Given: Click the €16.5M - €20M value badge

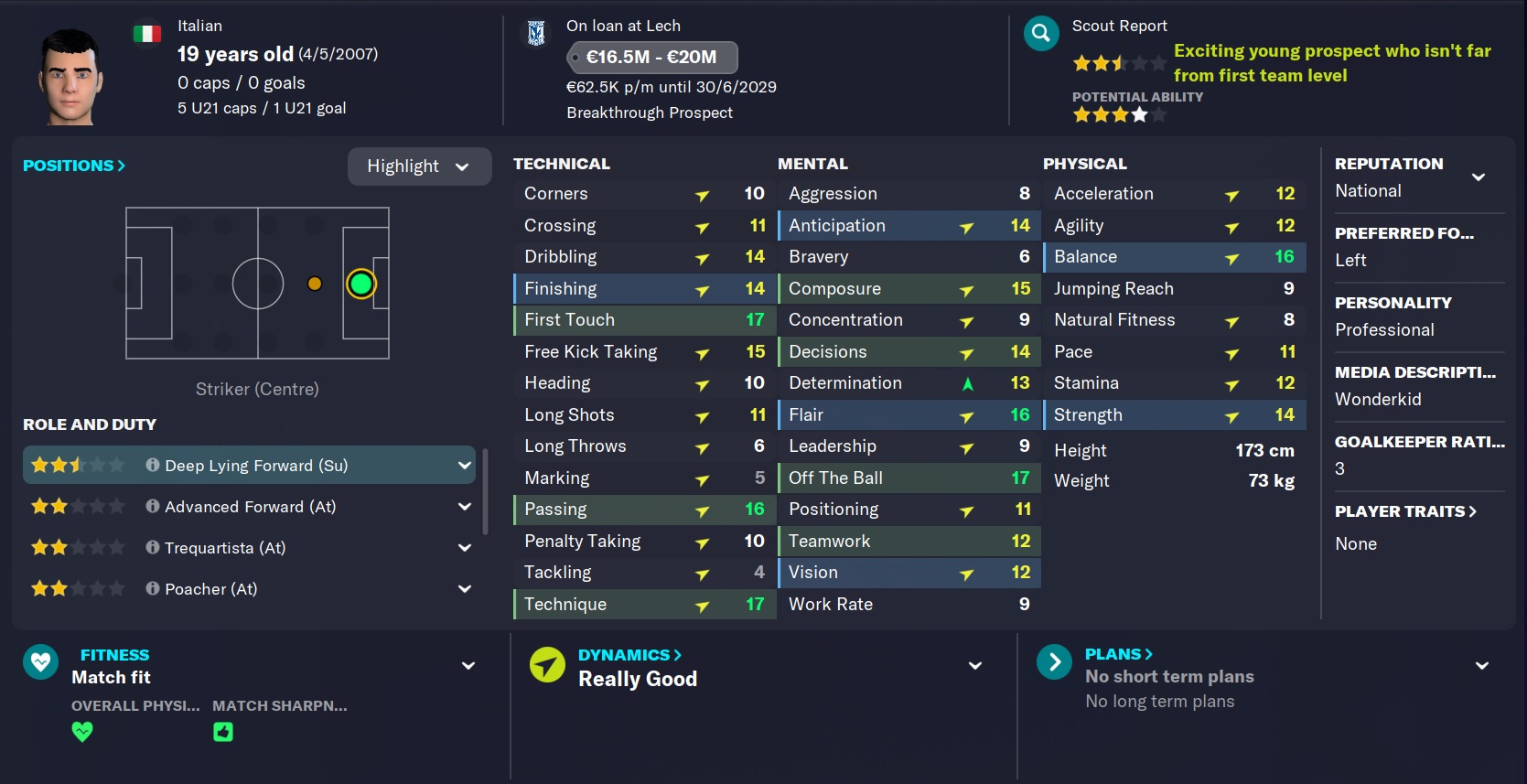Looking at the screenshot, I should [x=651, y=57].
